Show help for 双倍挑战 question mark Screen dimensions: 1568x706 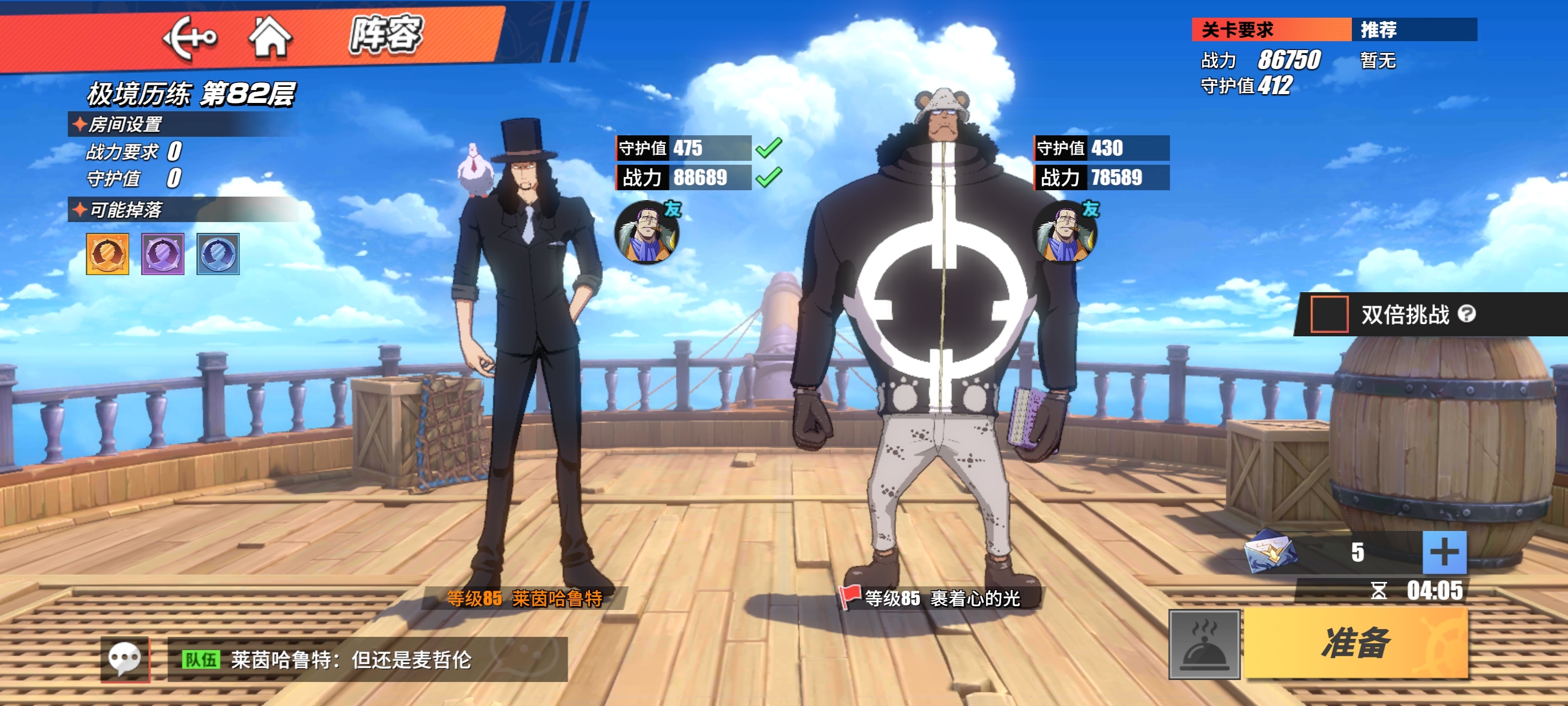pyautogui.click(x=1467, y=314)
